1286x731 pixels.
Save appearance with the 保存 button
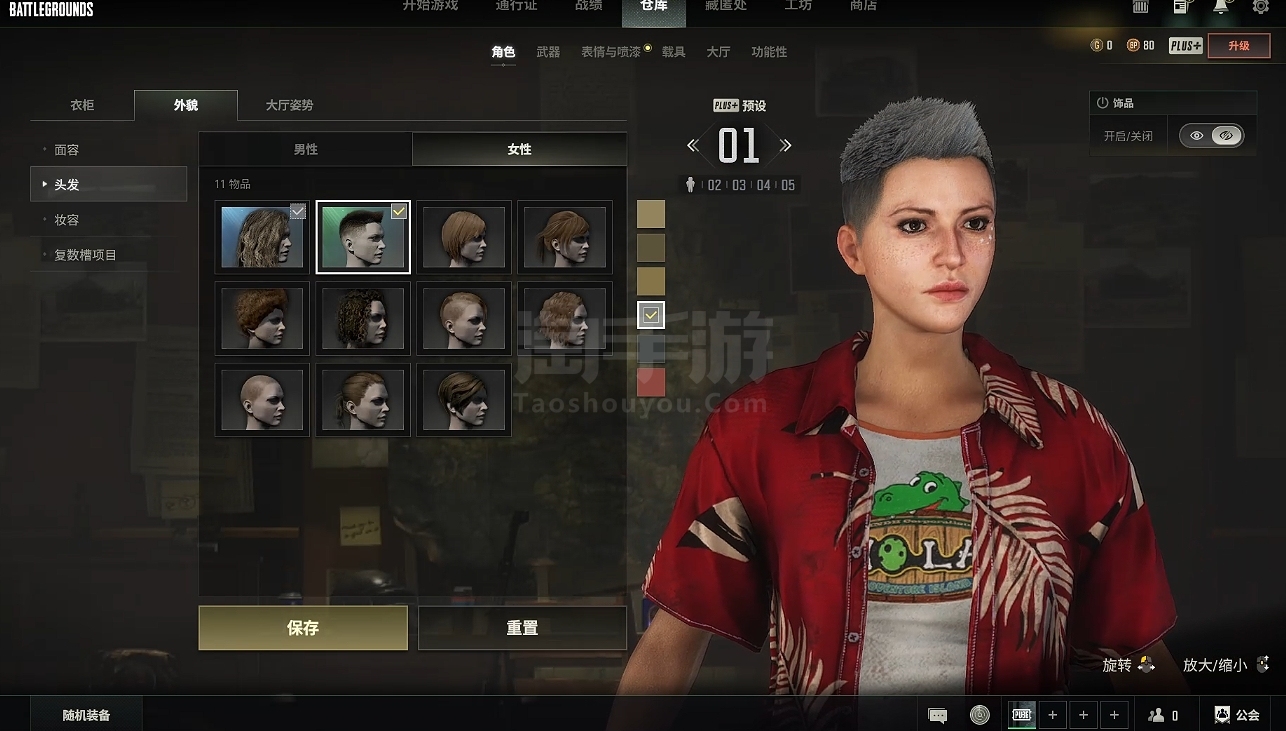tap(303, 628)
